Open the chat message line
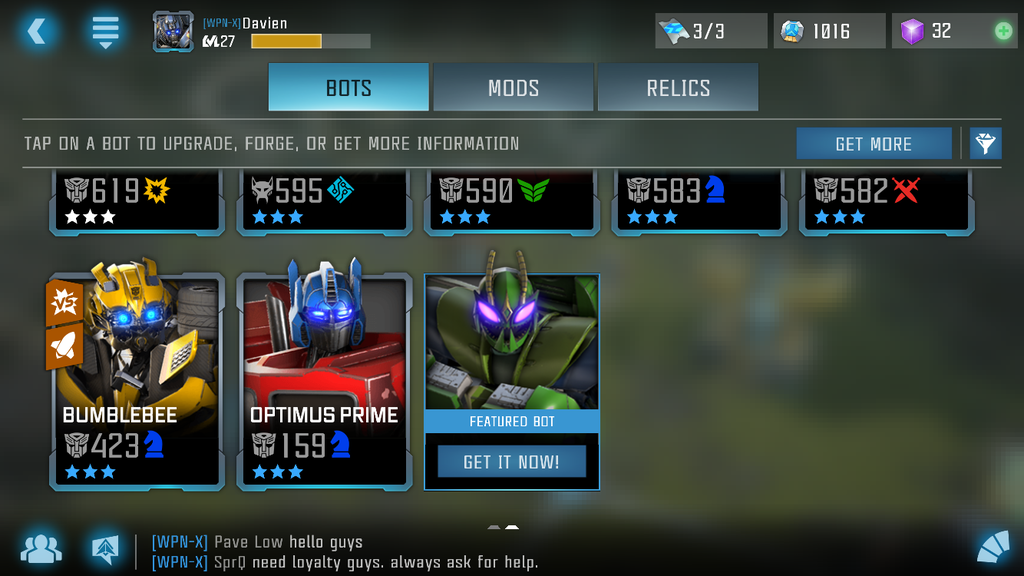This screenshot has height=576, width=1024. coord(345,552)
